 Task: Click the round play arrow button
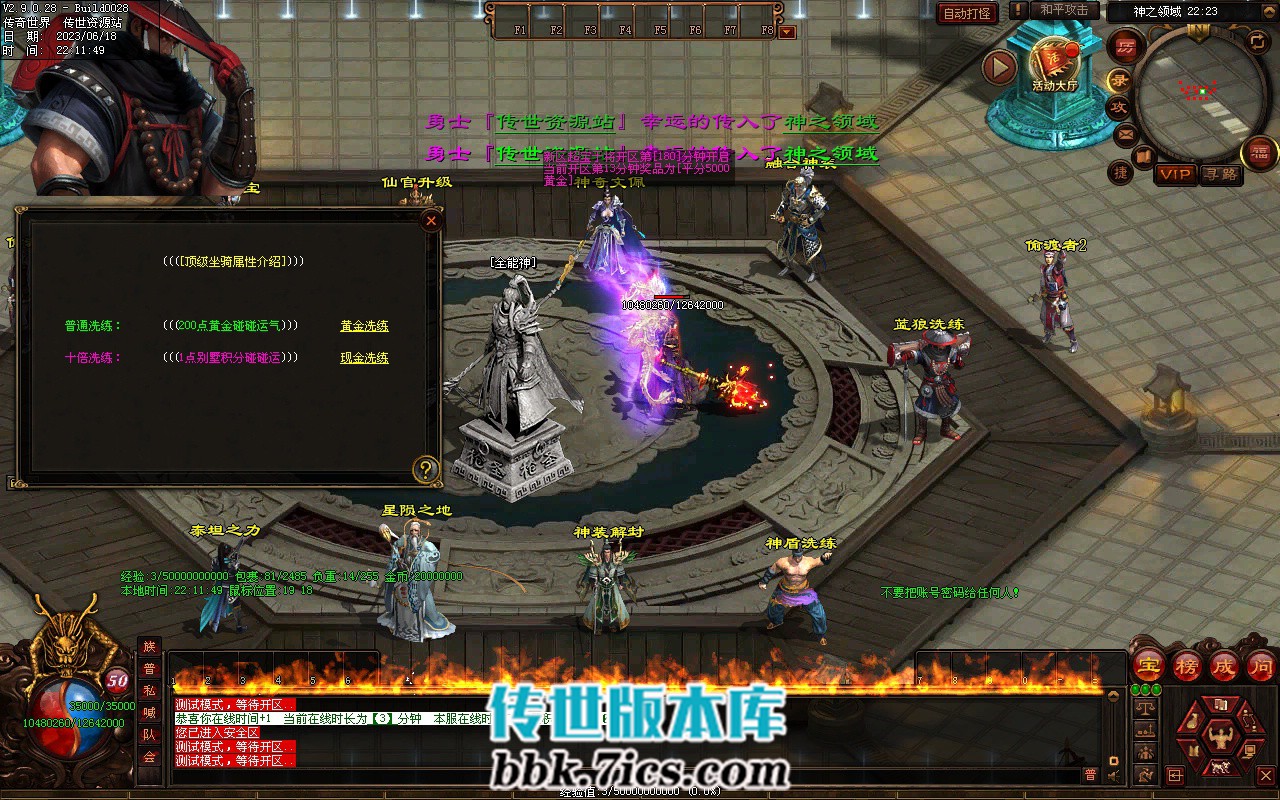pyautogui.click(x=999, y=68)
